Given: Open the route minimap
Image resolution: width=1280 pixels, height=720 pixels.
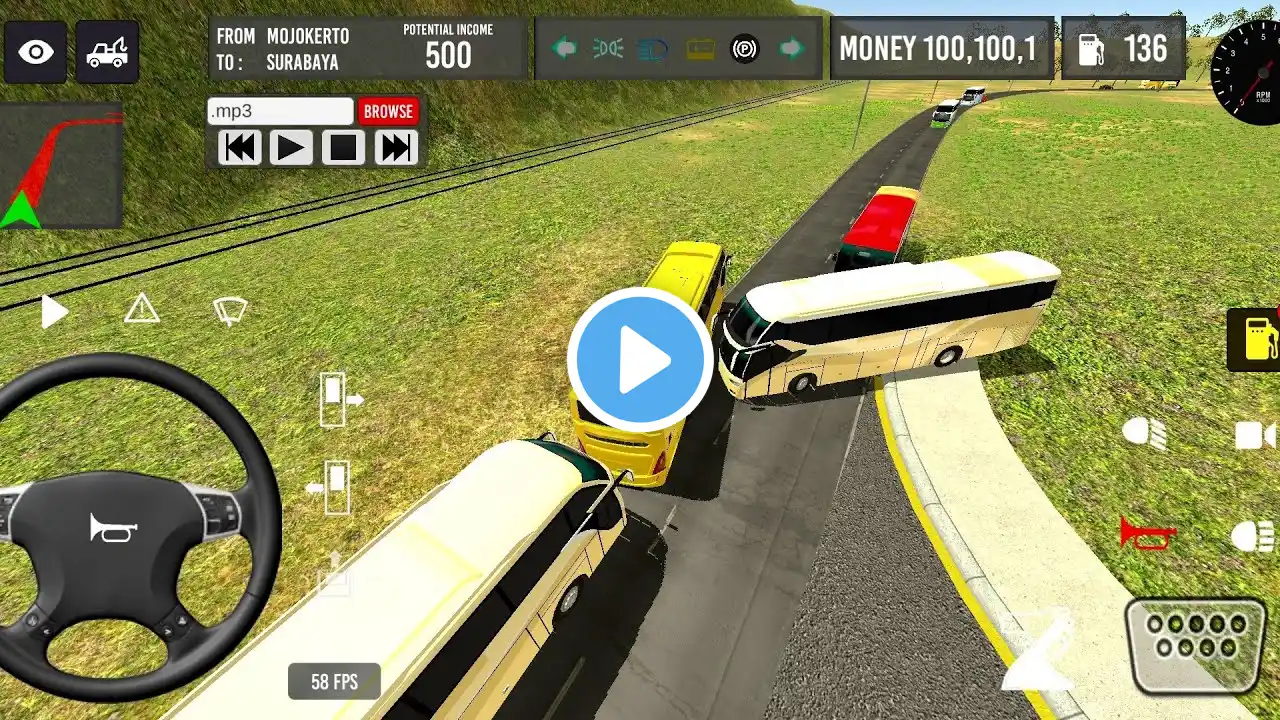Looking at the screenshot, I should coord(61,165).
